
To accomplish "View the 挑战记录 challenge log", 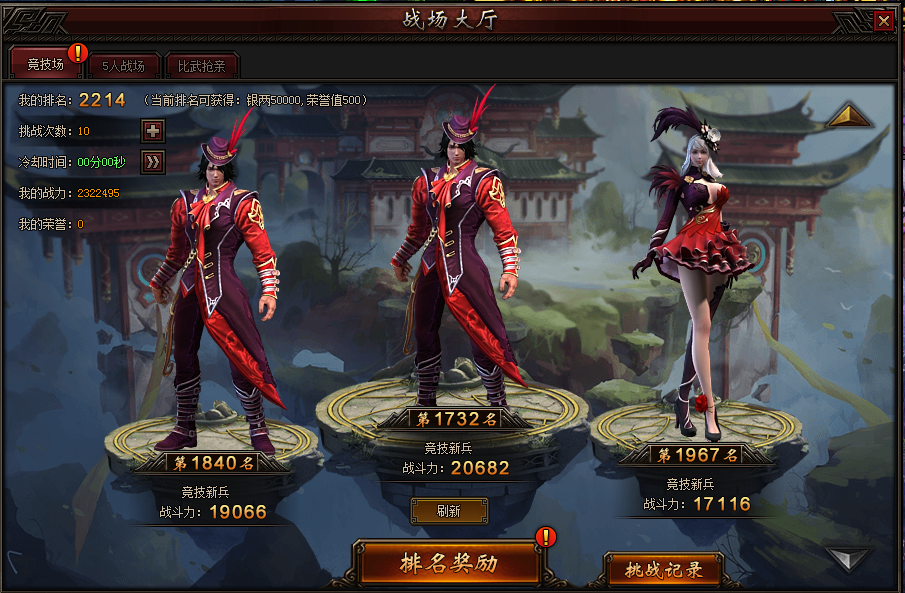I will pos(663,570).
